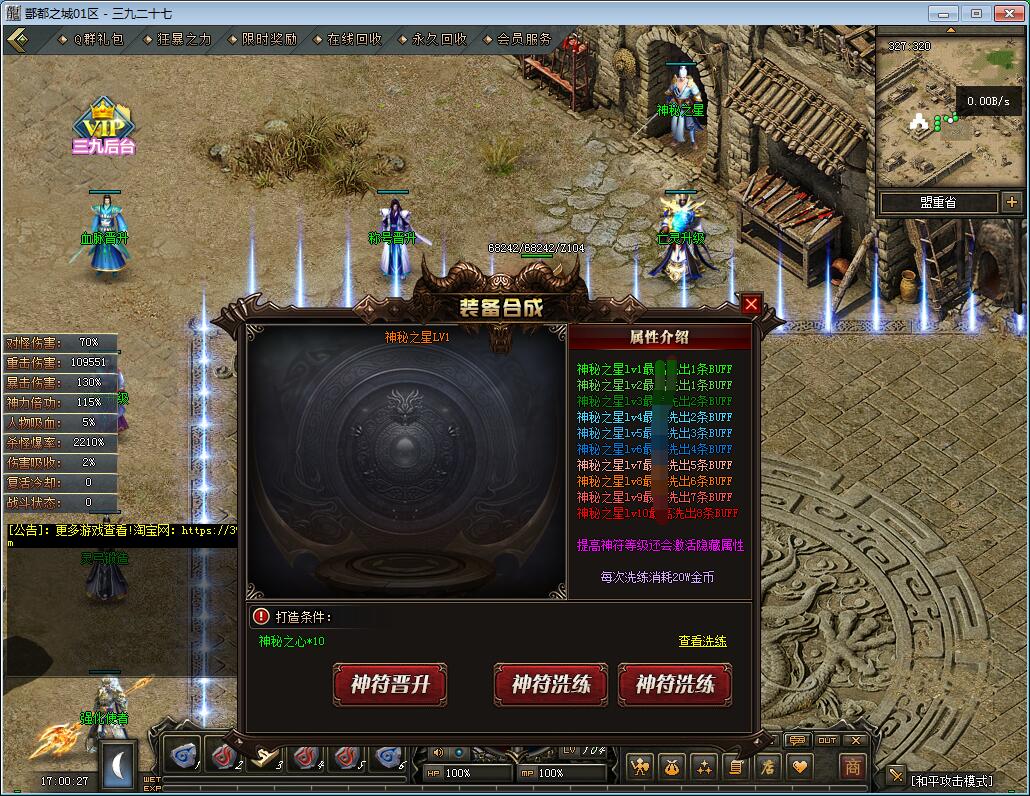Image resolution: width=1030 pixels, height=796 pixels.
Task: Click the minimap
Action: point(947,110)
